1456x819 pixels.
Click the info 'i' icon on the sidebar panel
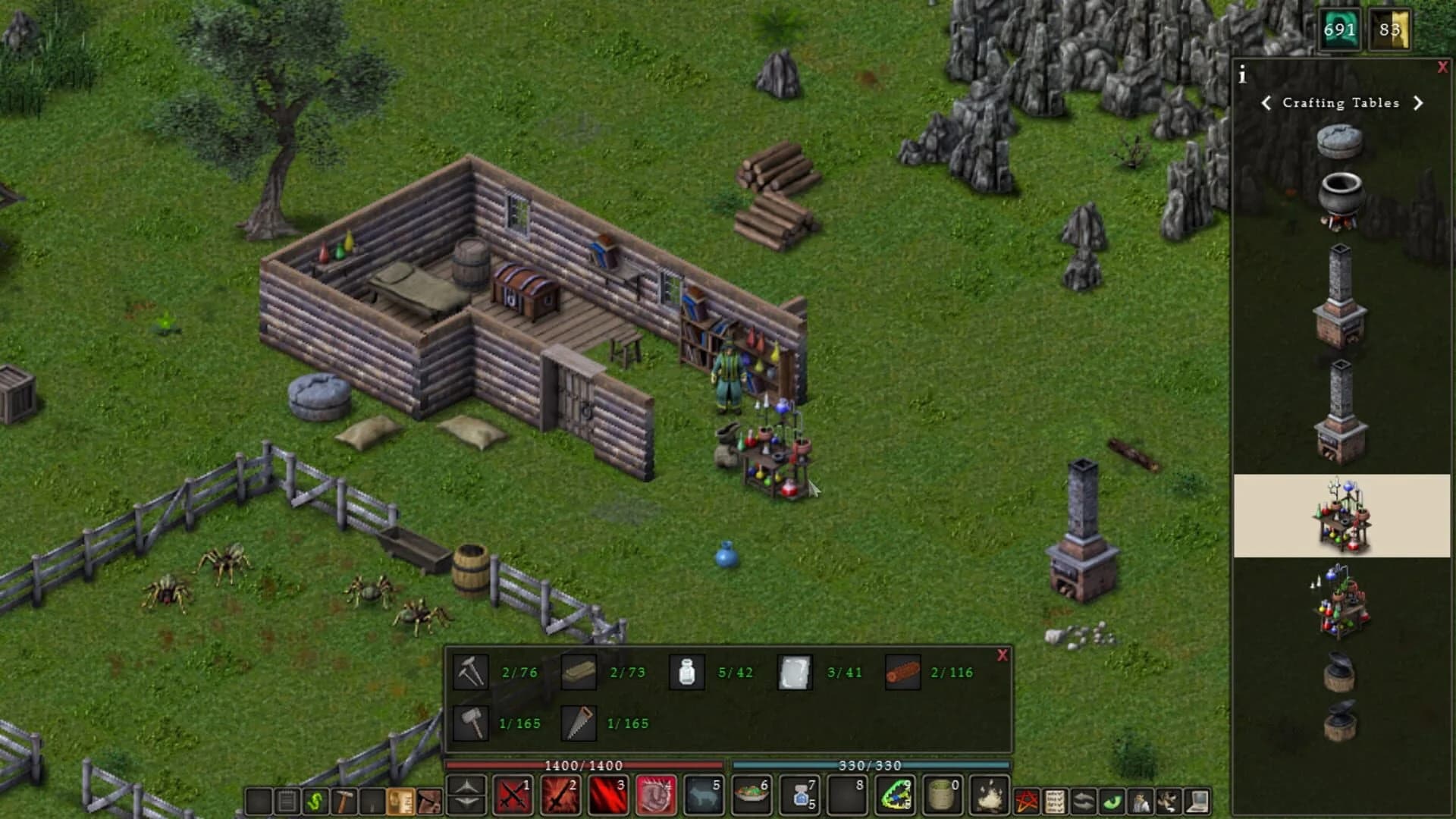[1241, 74]
